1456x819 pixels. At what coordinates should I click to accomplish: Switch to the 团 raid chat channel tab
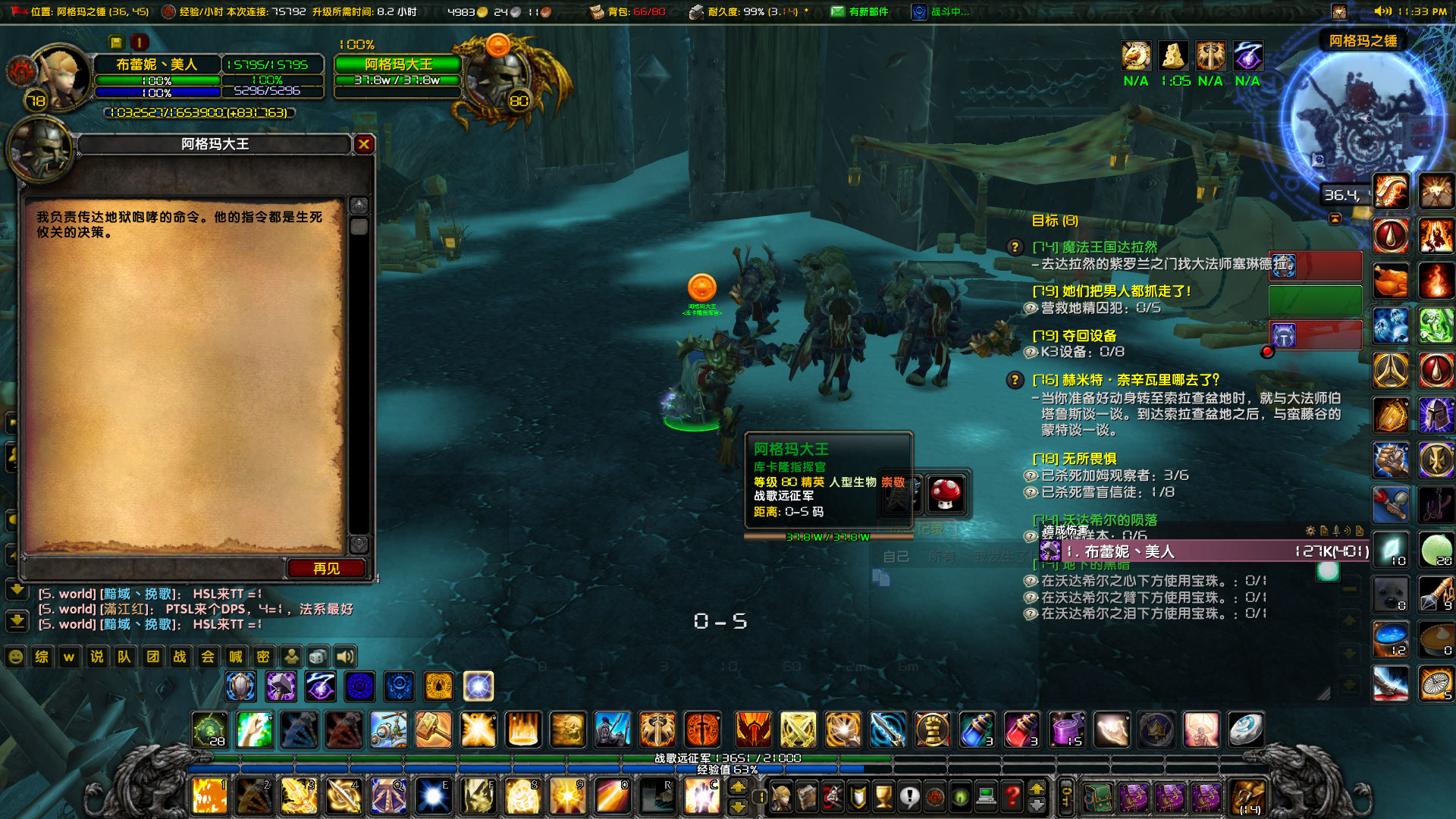[x=152, y=656]
